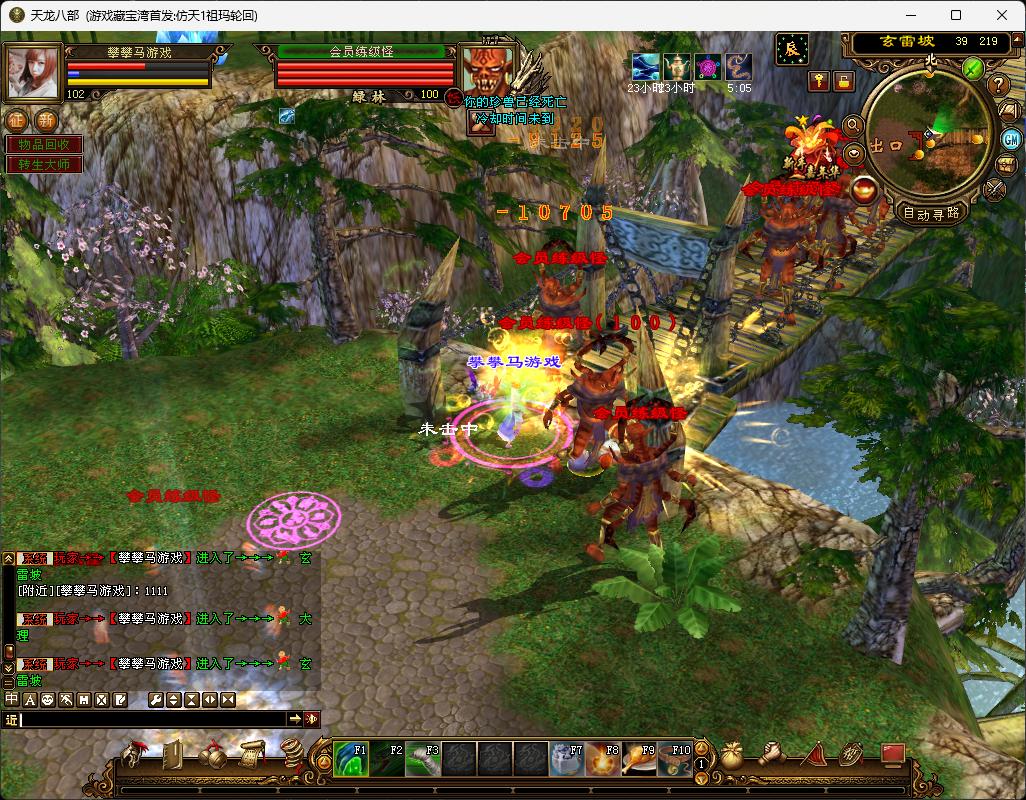Open the 物品回收 item recycle panel
This screenshot has height=800, width=1026.
[x=44, y=145]
